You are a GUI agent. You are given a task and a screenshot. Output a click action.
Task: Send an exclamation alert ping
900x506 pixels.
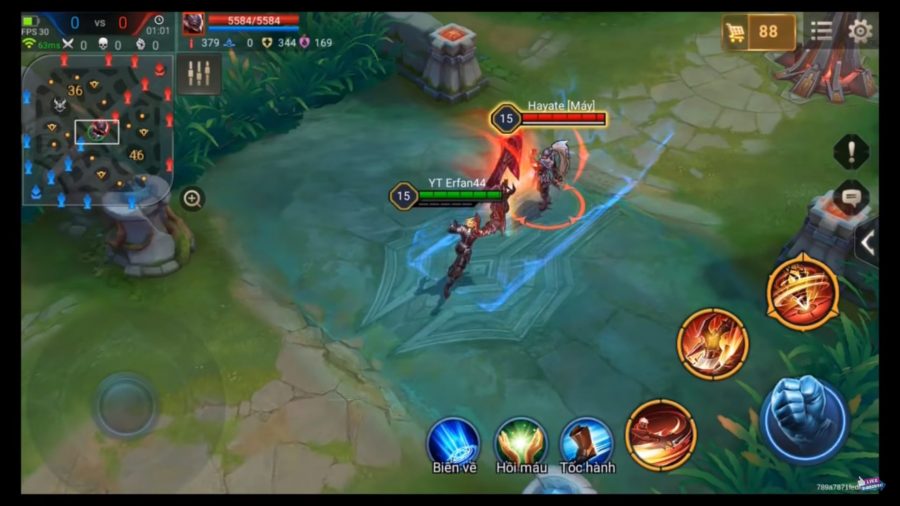pos(851,152)
